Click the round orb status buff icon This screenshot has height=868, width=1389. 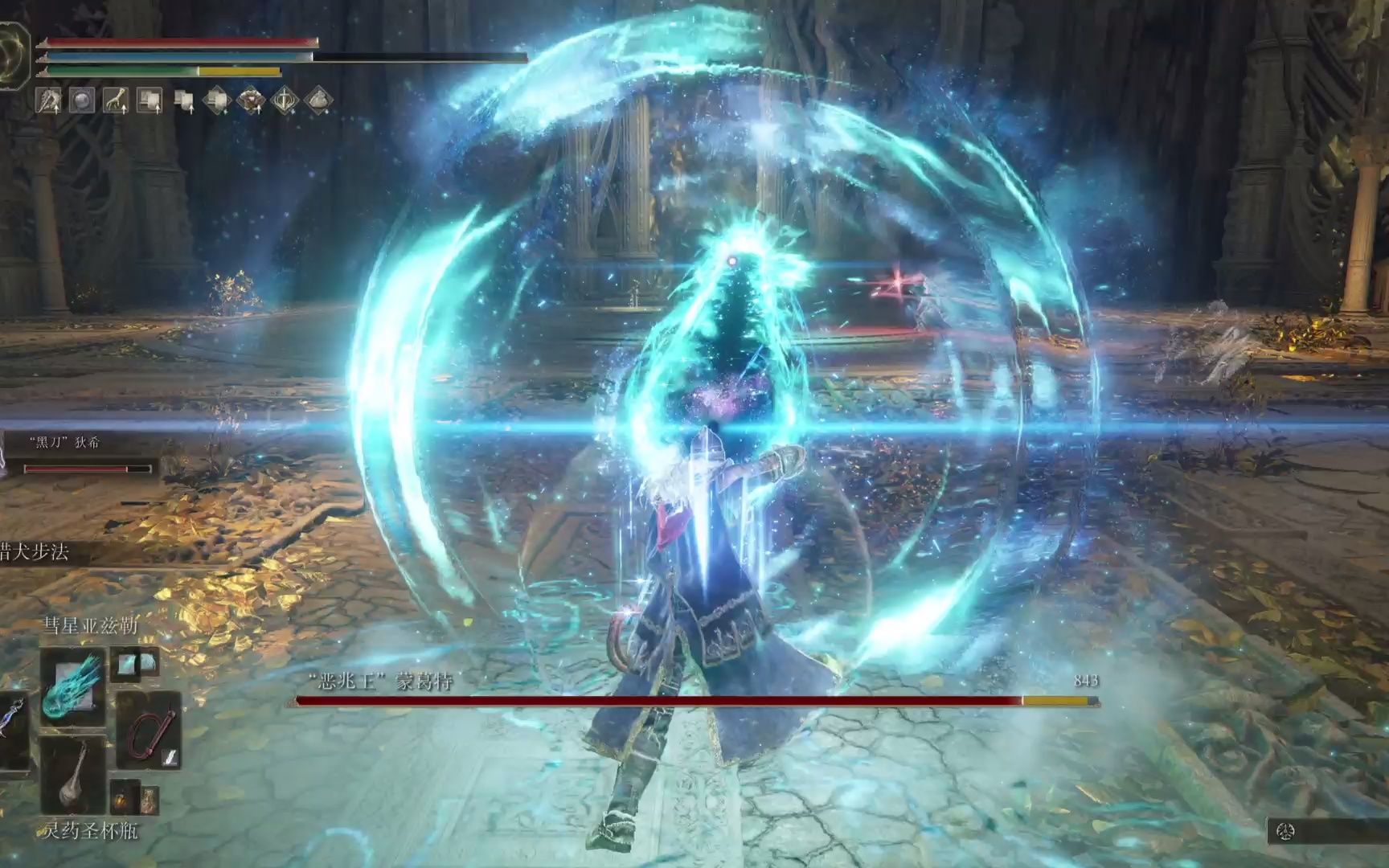pos(82,101)
